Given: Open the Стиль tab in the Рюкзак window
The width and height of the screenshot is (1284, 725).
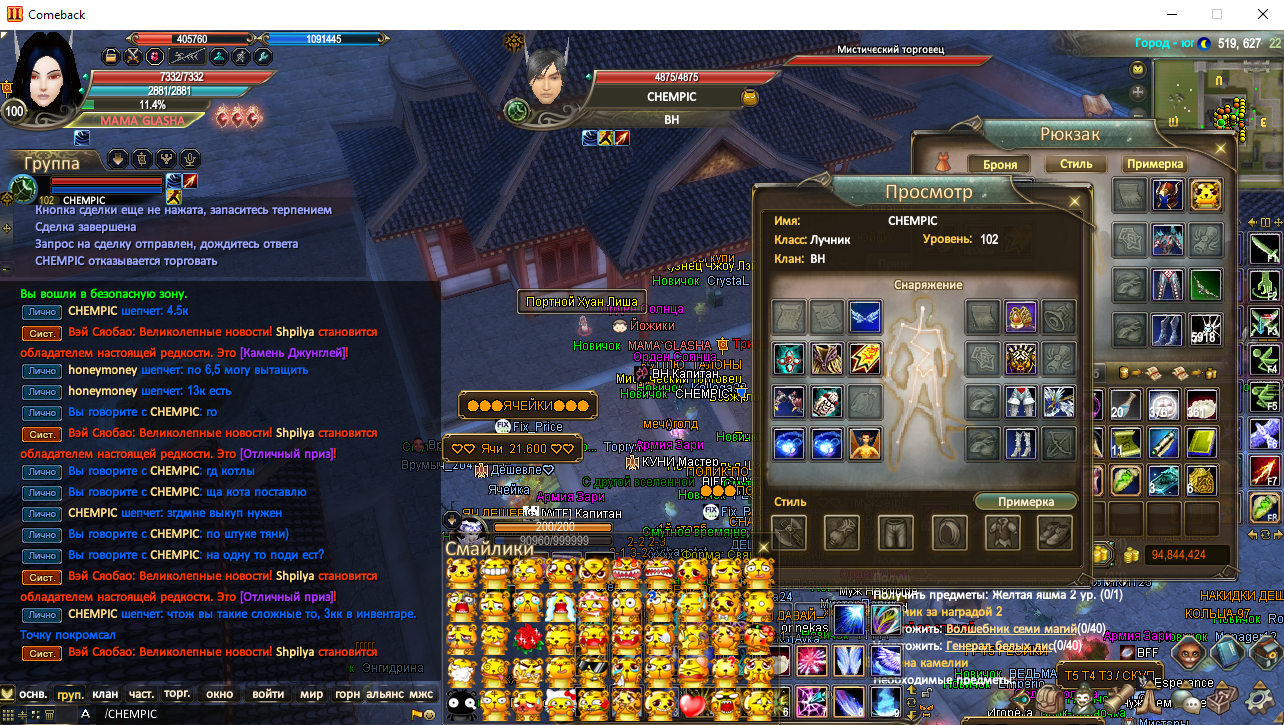Looking at the screenshot, I should tap(1075, 164).
